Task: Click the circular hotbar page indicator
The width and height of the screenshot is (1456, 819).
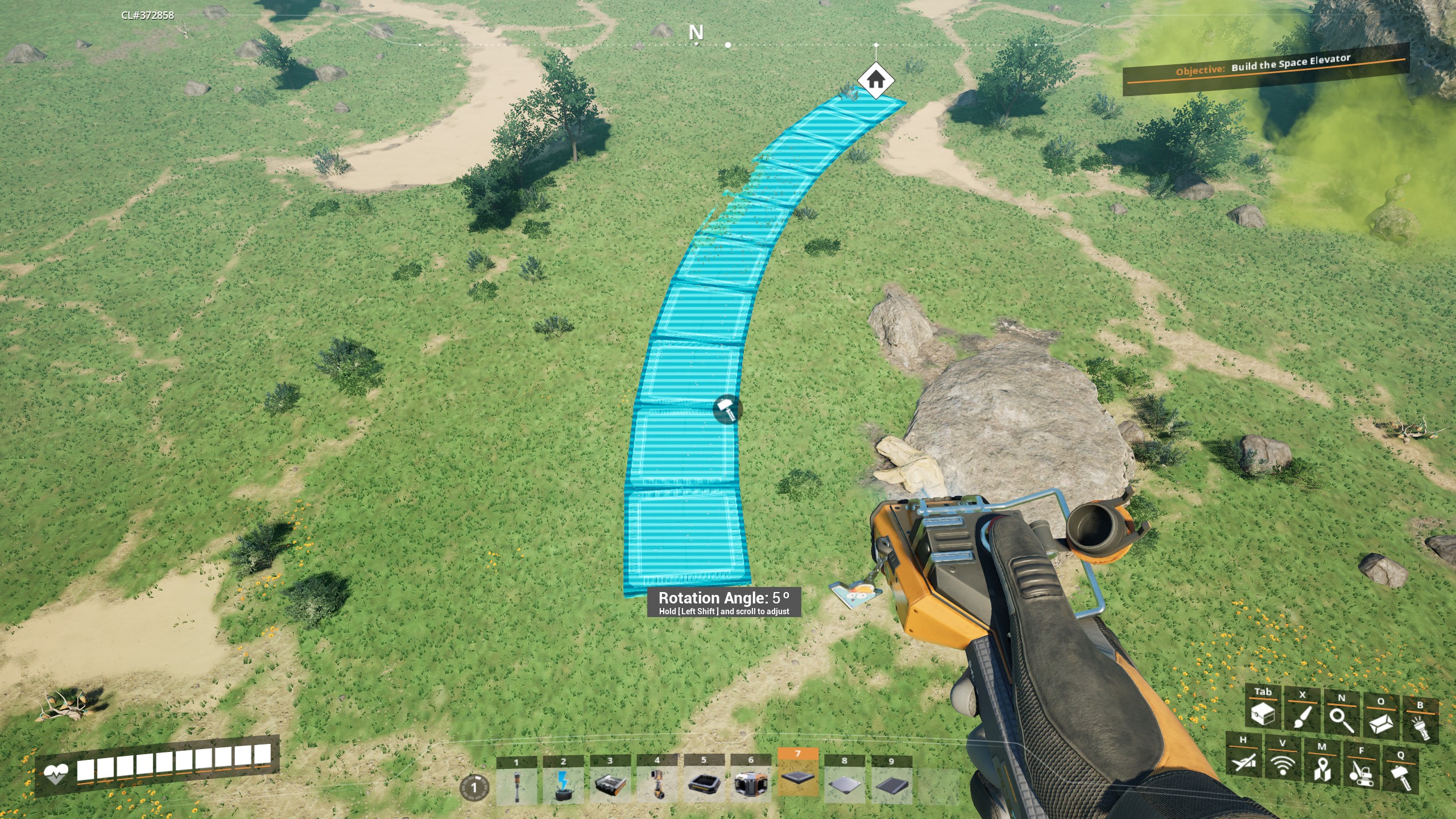Action: [x=474, y=788]
